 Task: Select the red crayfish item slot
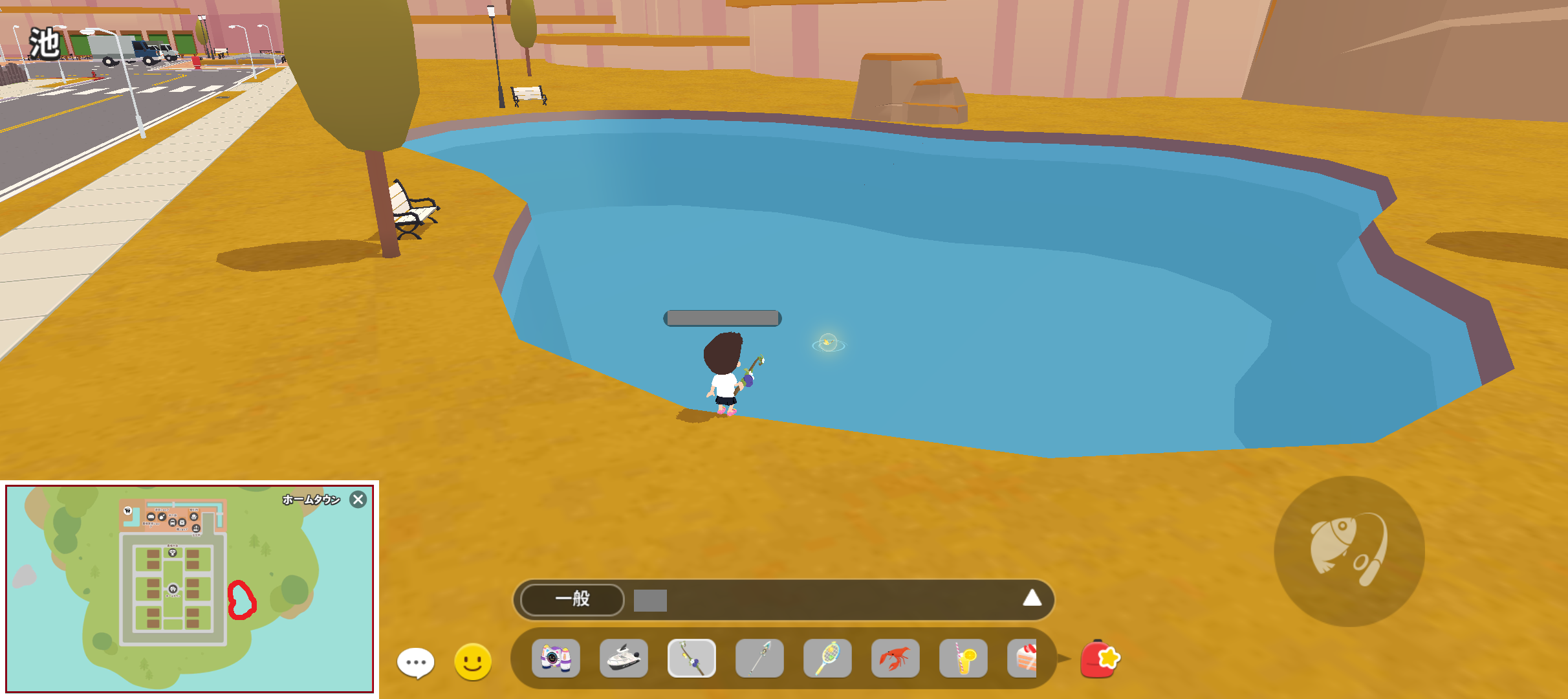pyautogui.click(x=895, y=658)
